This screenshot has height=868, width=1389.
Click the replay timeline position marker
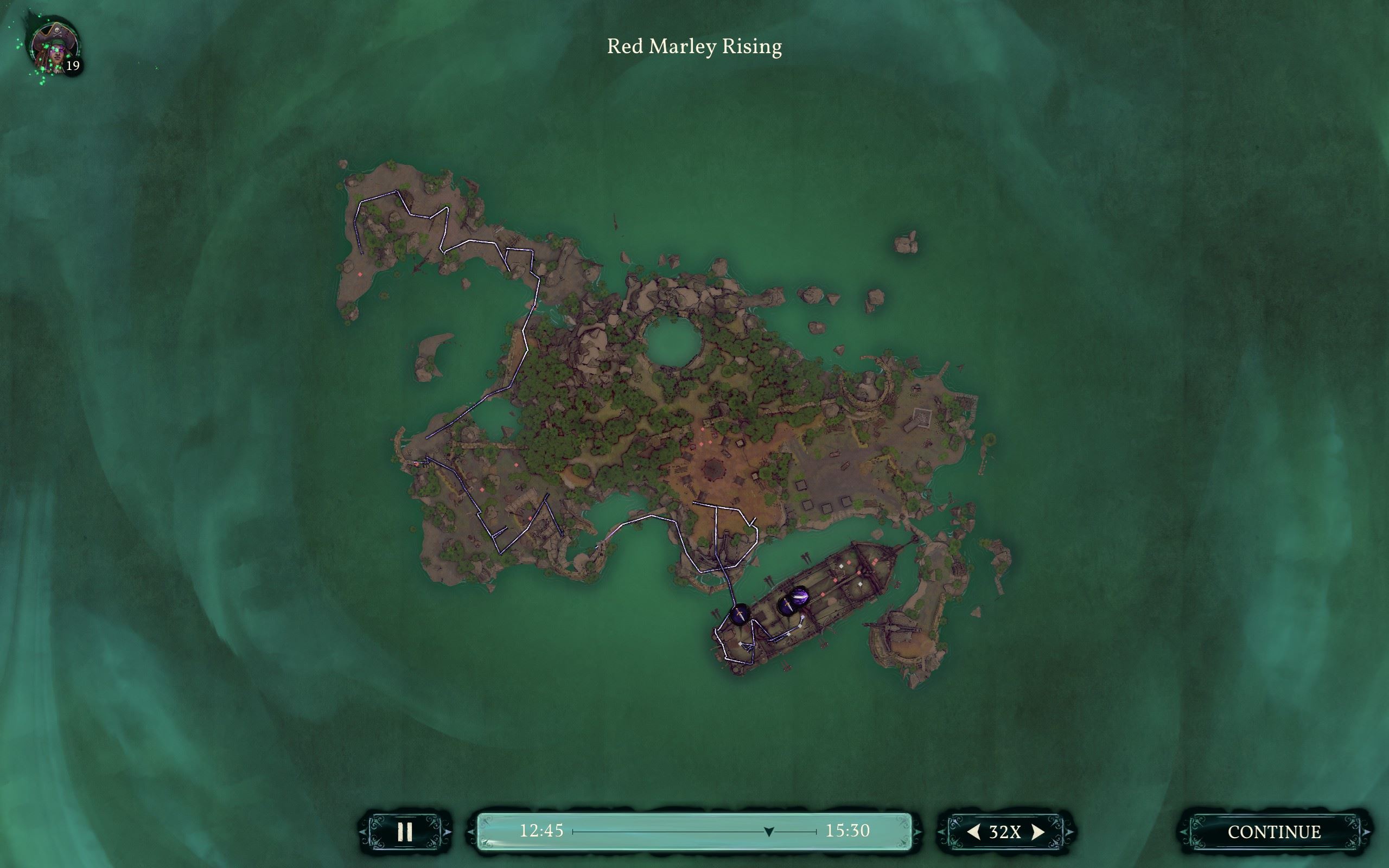point(768,831)
